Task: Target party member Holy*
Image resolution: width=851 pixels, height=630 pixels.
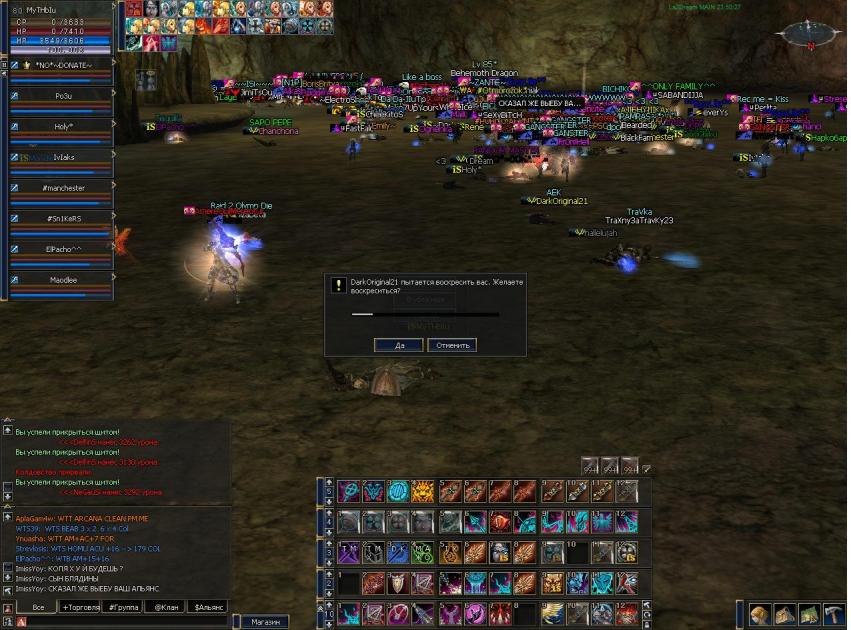Action: (64, 127)
